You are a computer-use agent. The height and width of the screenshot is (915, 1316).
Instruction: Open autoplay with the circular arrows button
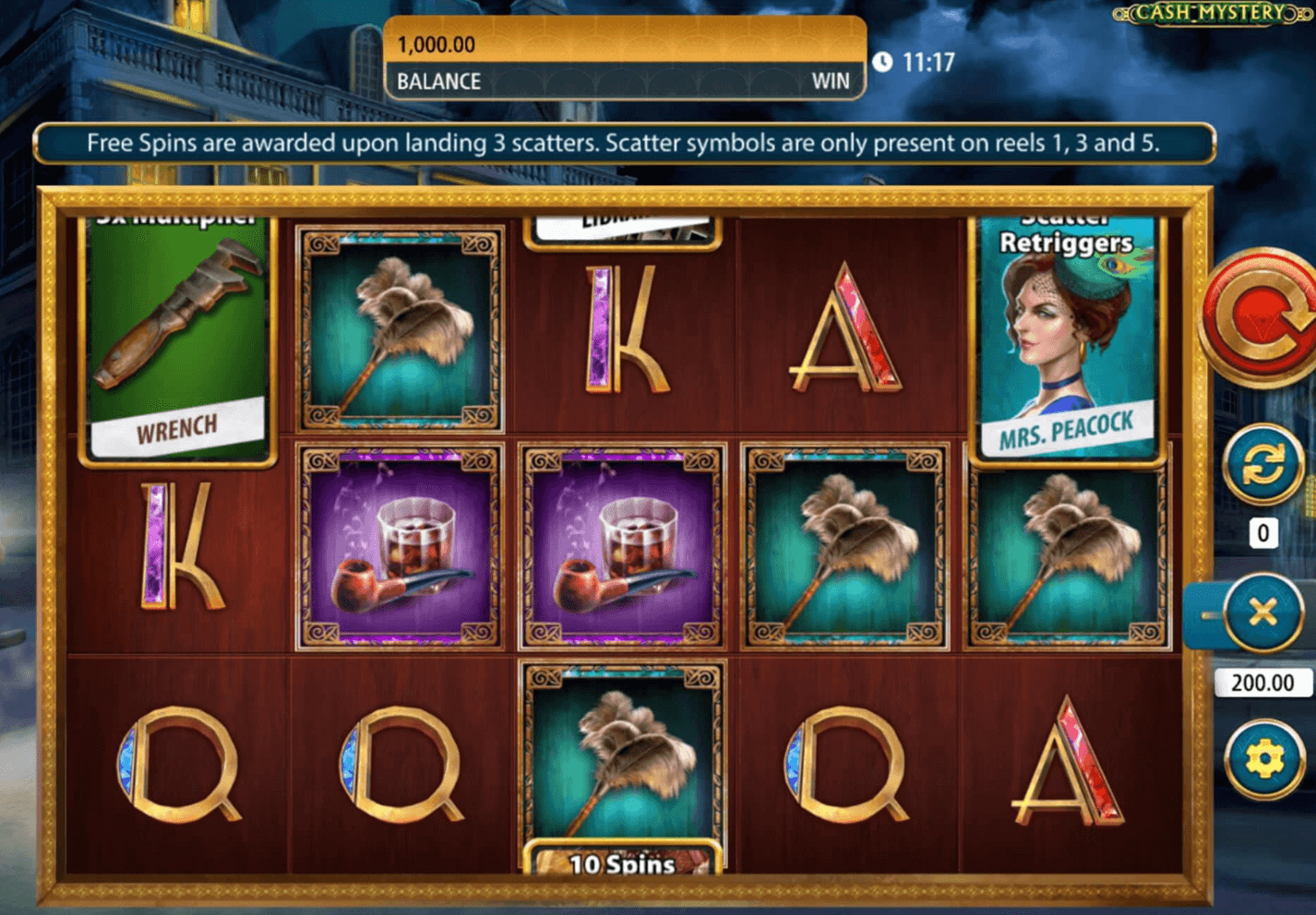(1263, 464)
